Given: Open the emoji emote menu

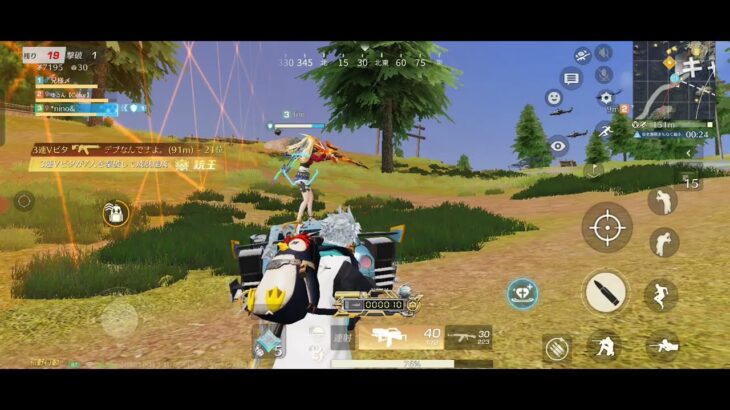Looking at the screenshot, I should [553, 98].
